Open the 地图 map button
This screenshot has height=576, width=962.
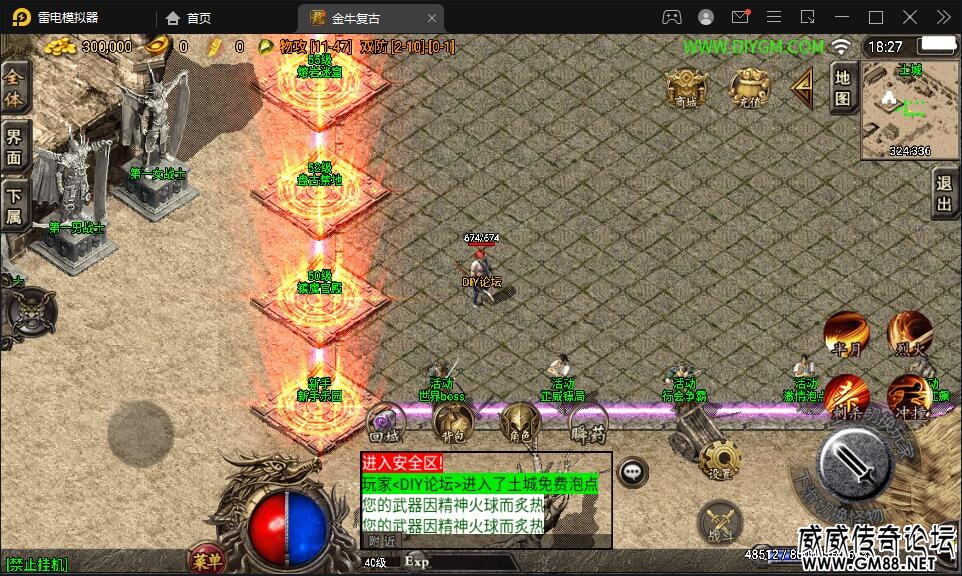coord(843,87)
